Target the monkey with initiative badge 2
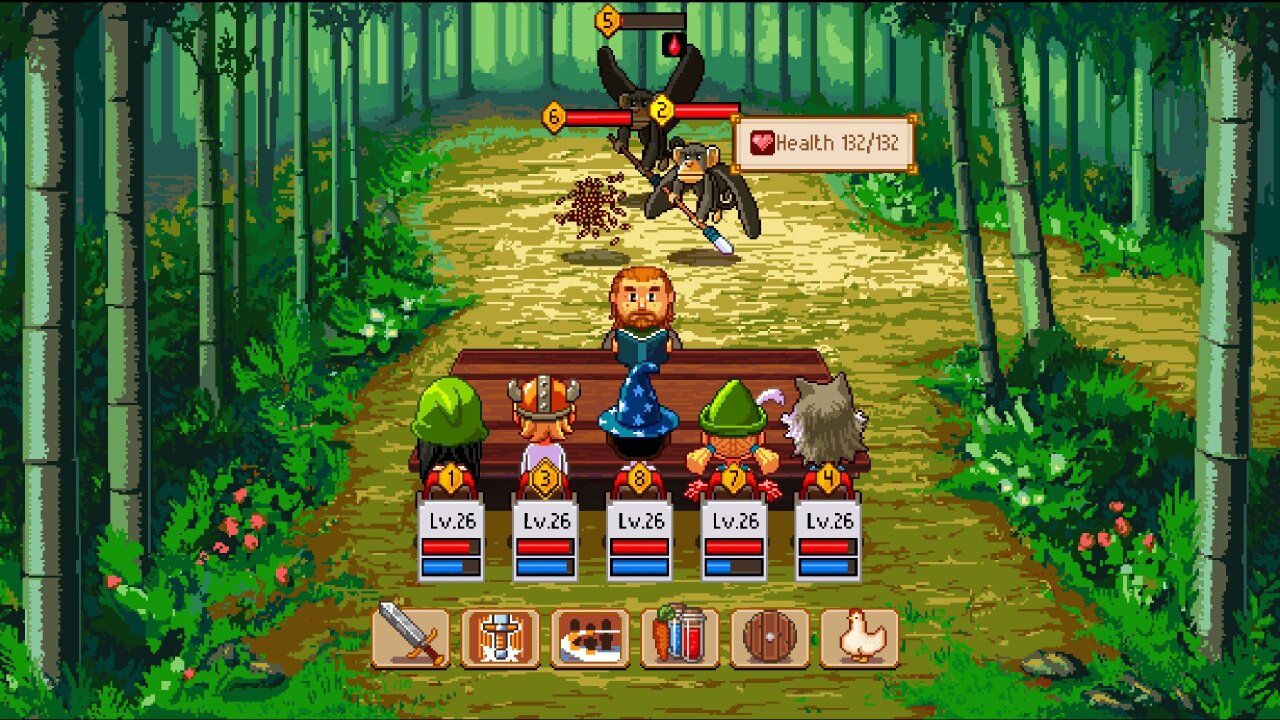Screen dimensions: 1280x720 pyautogui.click(x=659, y=110)
